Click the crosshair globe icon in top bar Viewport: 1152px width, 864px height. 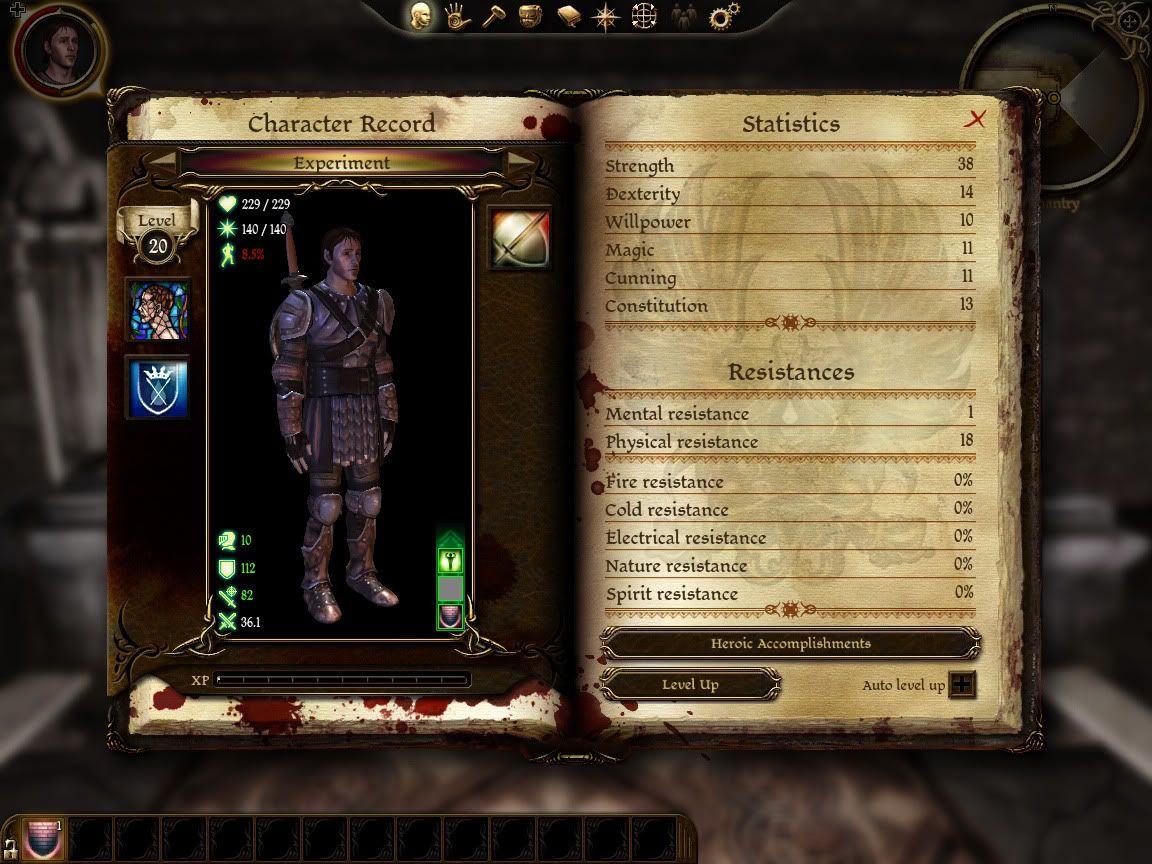pos(644,17)
